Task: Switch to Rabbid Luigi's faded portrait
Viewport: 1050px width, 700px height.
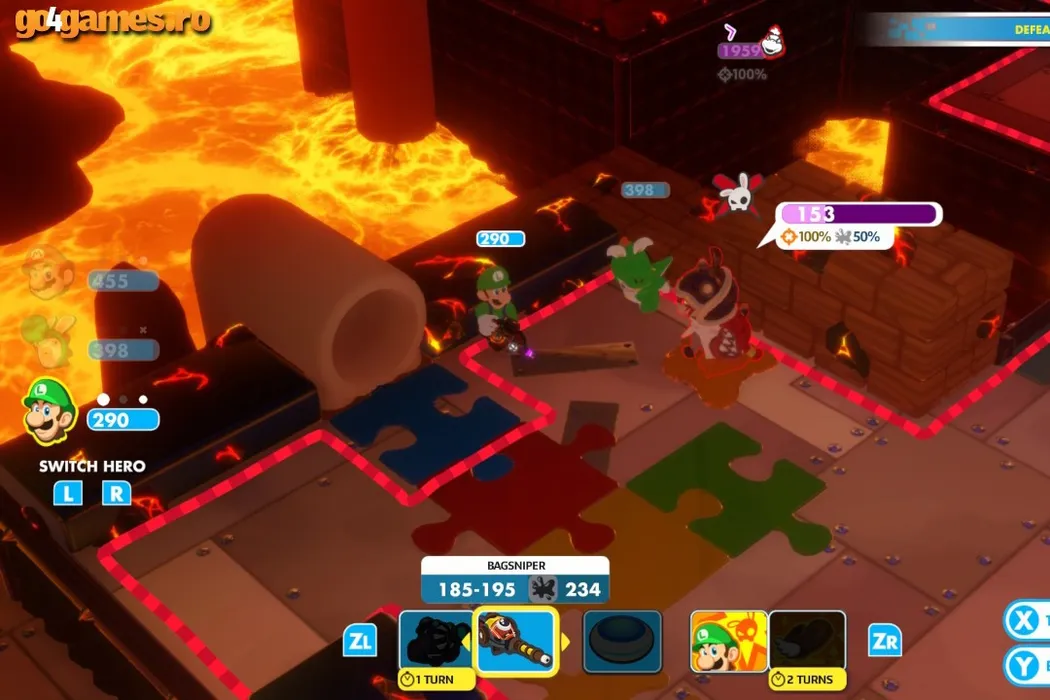Action: coord(47,341)
